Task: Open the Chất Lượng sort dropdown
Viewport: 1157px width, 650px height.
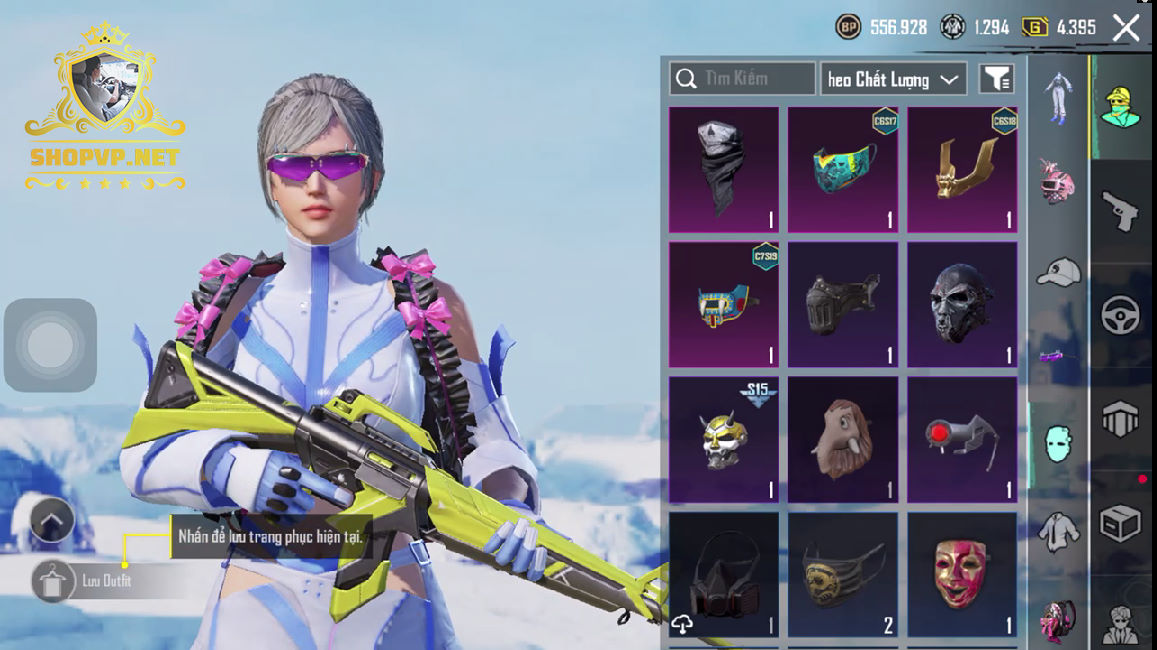Action: point(893,79)
